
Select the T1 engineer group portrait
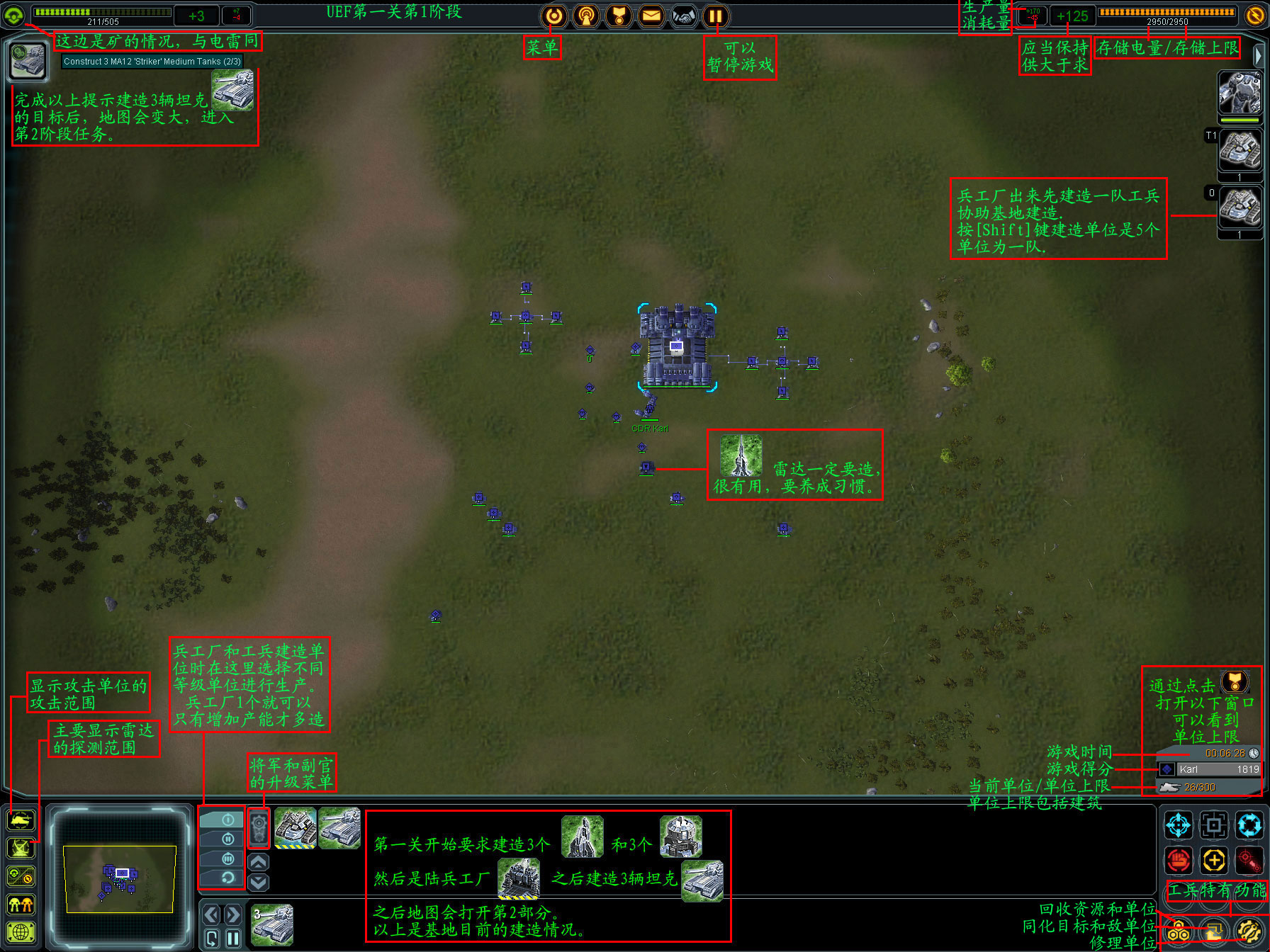pos(1239,149)
